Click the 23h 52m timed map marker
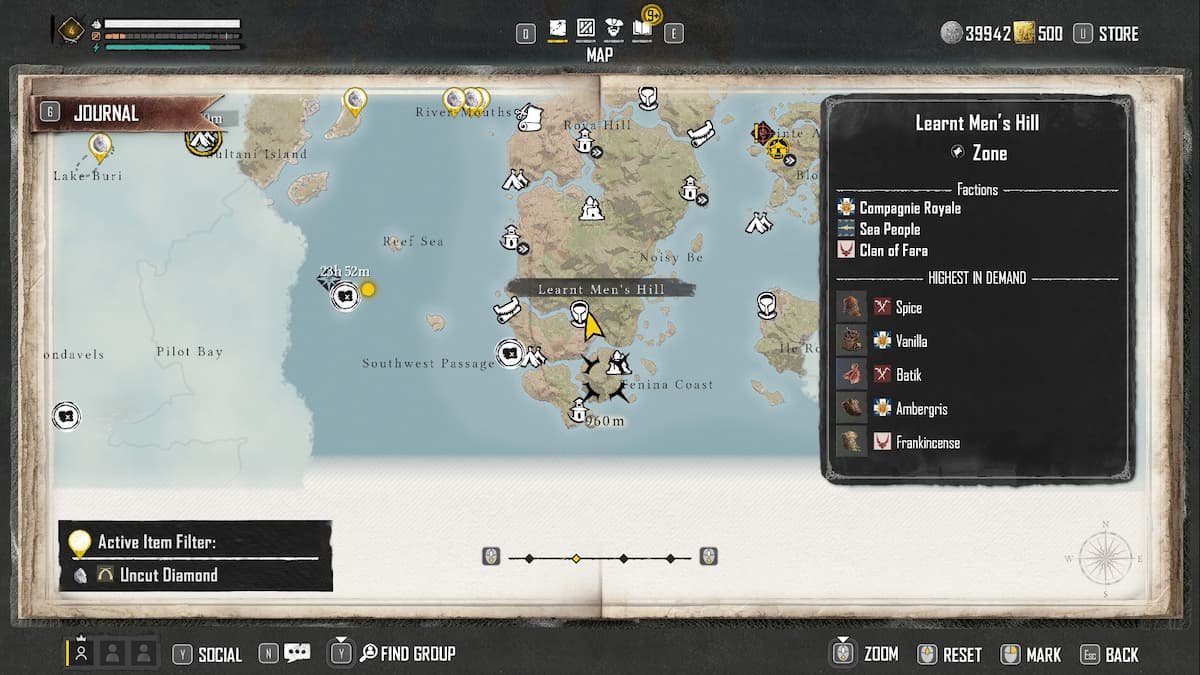1200x675 pixels. click(345, 296)
